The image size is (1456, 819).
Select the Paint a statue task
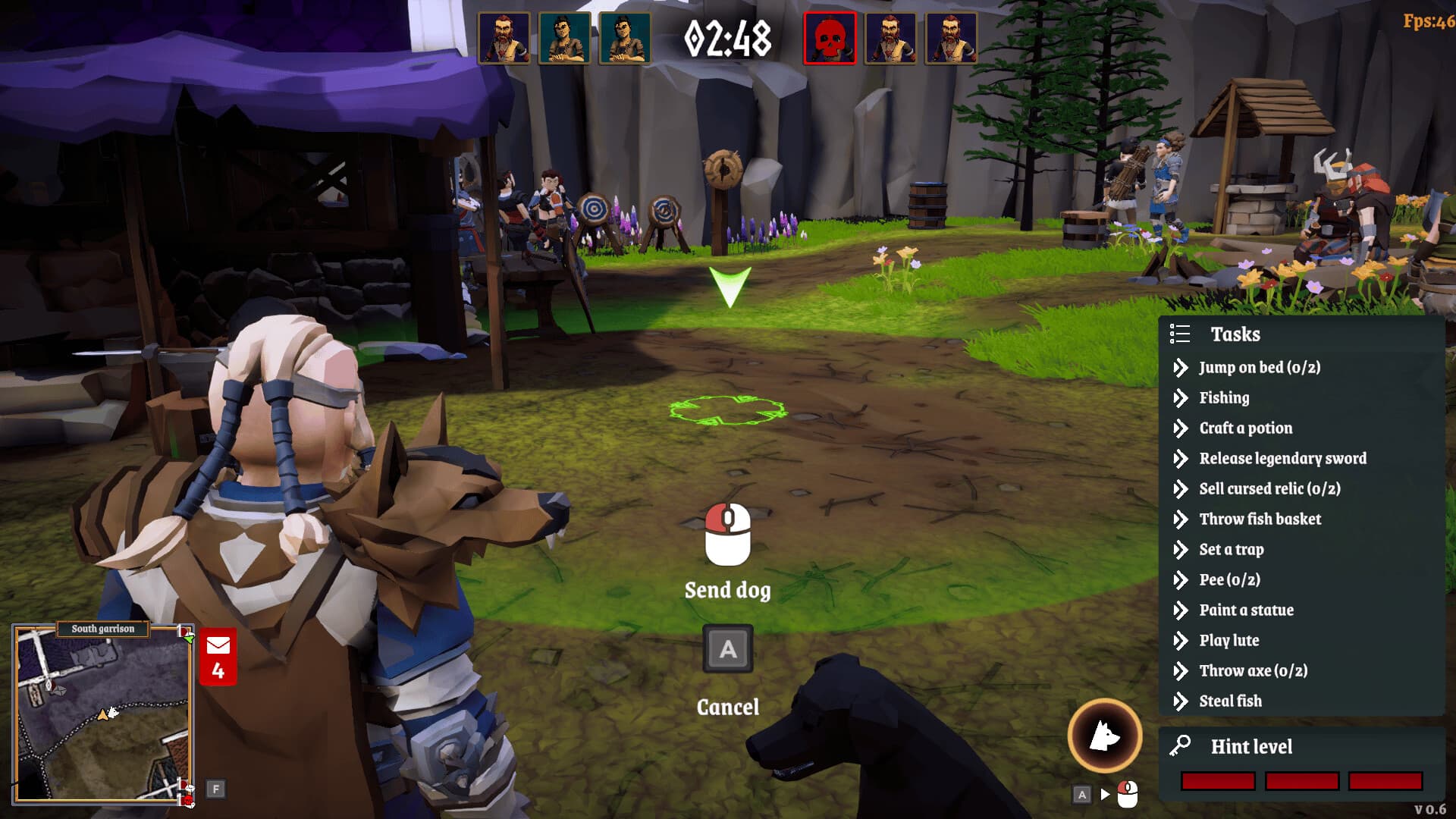pyautogui.click(x=1246, y=610)
